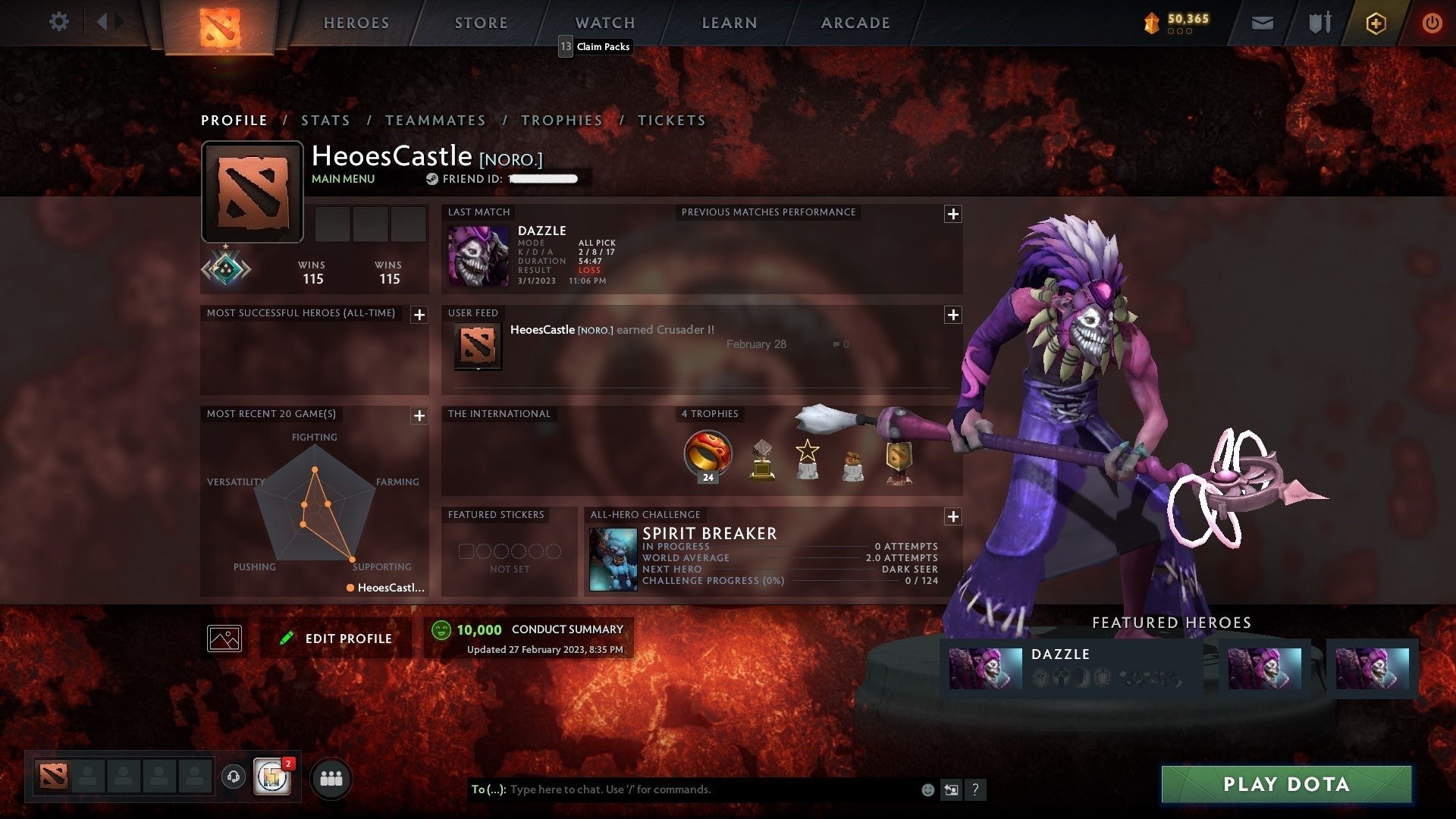Open Dota Plus subscription icon
This screenshot has width=1456, height=819.
tap(1375, 23)
